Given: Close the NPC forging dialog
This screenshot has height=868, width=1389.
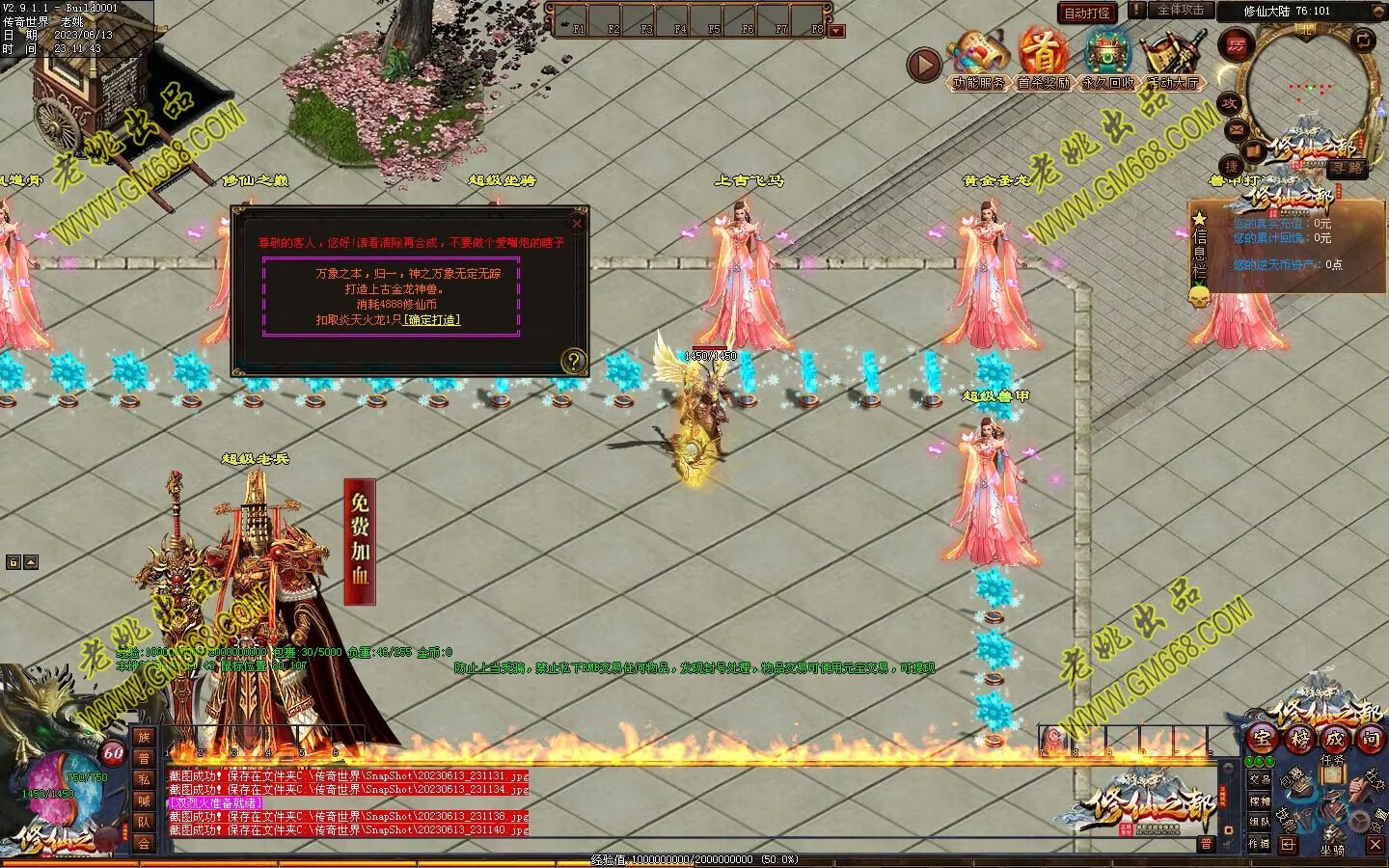Looking at the screenshot, I should (577, 224).
